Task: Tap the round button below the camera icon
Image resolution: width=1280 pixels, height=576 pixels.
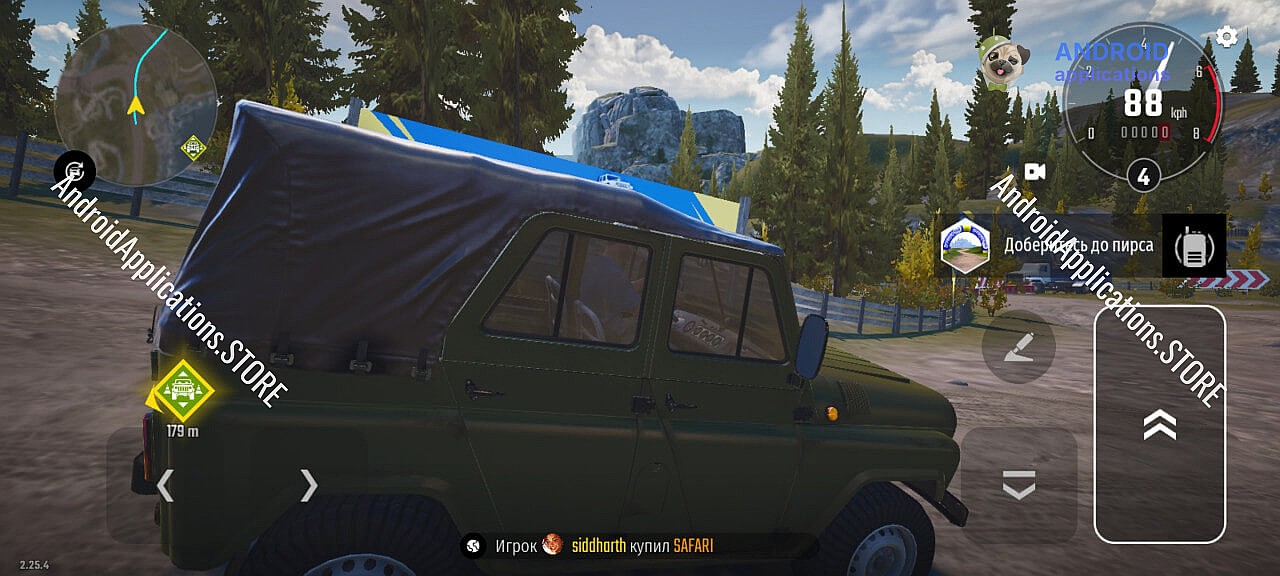Action: (1018, 346)
